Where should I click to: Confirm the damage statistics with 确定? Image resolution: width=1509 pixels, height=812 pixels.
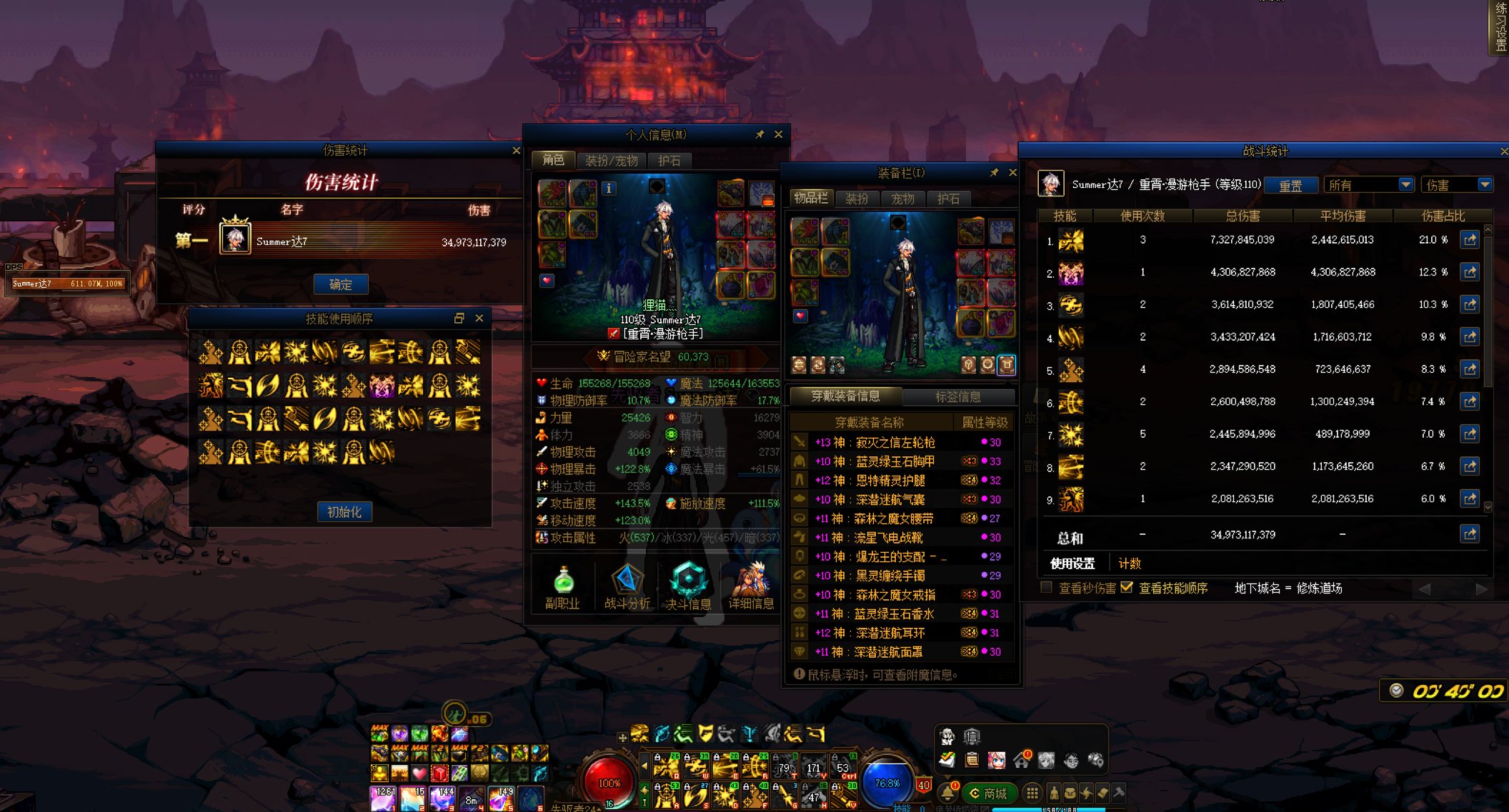pos(341,284)
